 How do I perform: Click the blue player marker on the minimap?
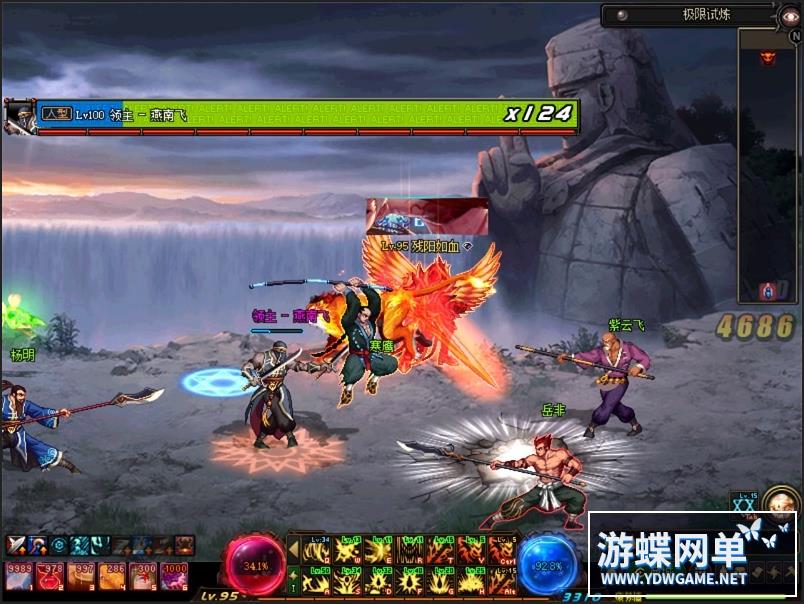point(768,291)
